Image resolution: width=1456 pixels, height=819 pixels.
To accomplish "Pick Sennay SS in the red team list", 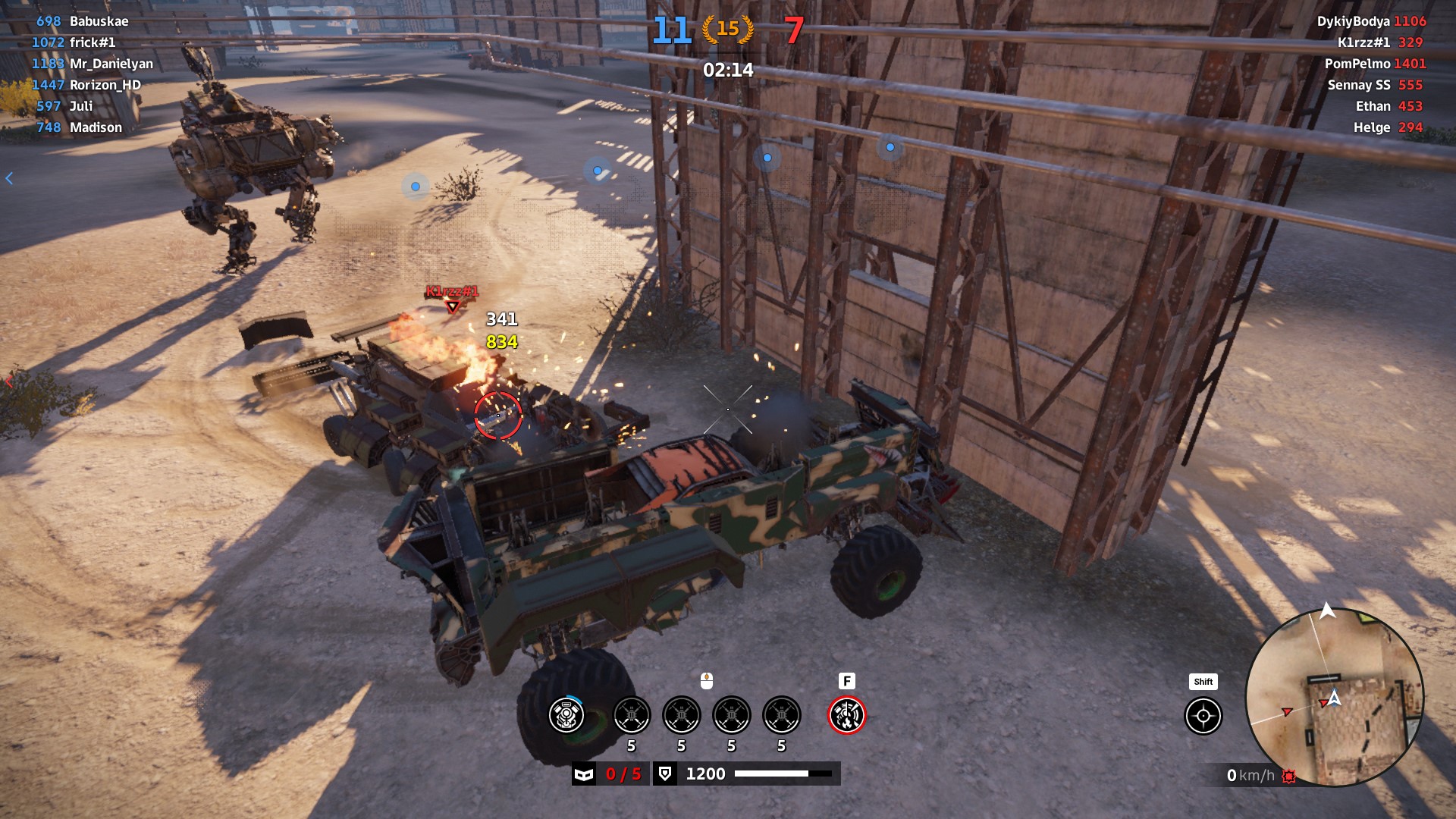I will 1358,85.
